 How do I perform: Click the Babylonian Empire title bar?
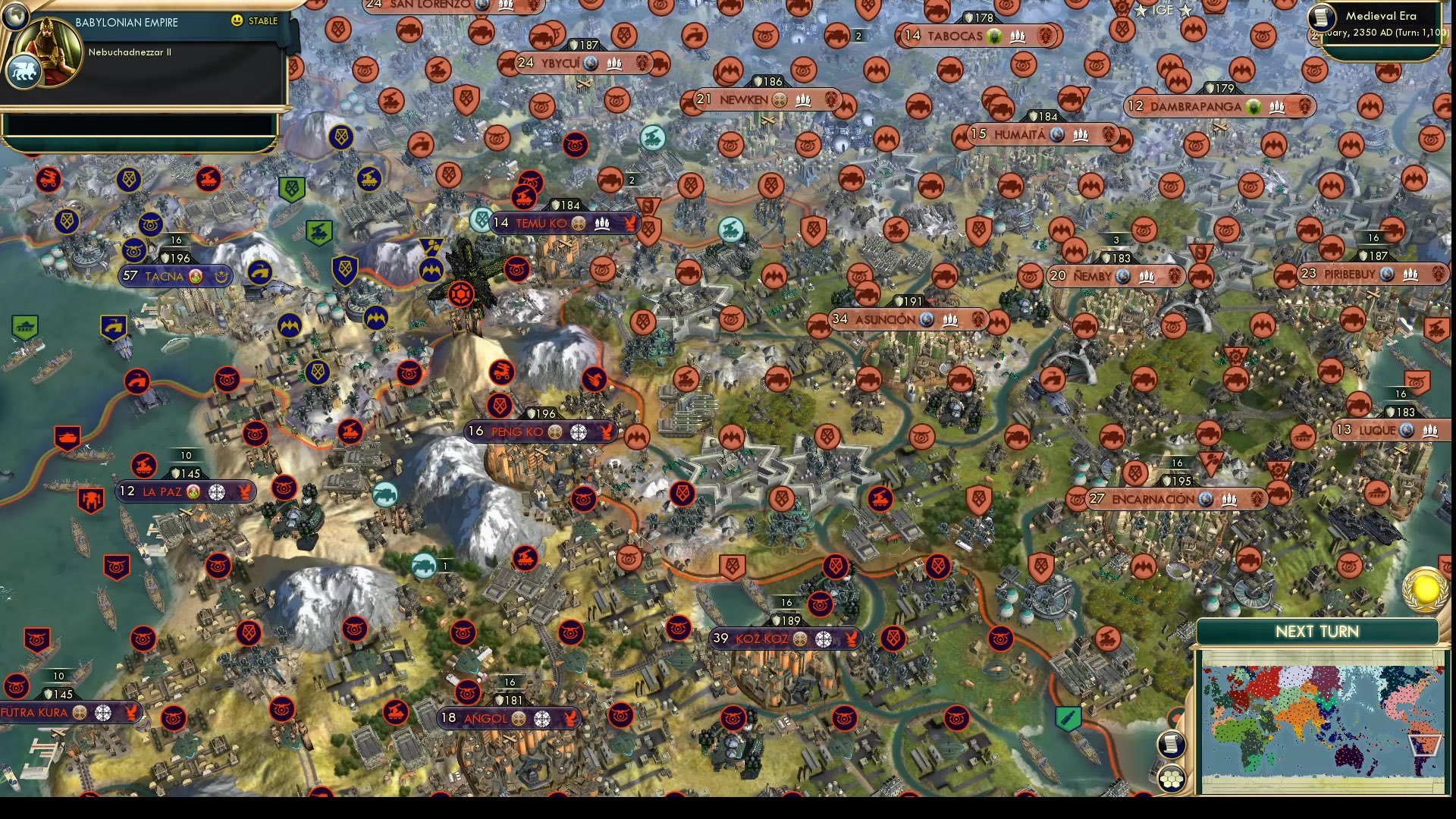coord(125,23)
